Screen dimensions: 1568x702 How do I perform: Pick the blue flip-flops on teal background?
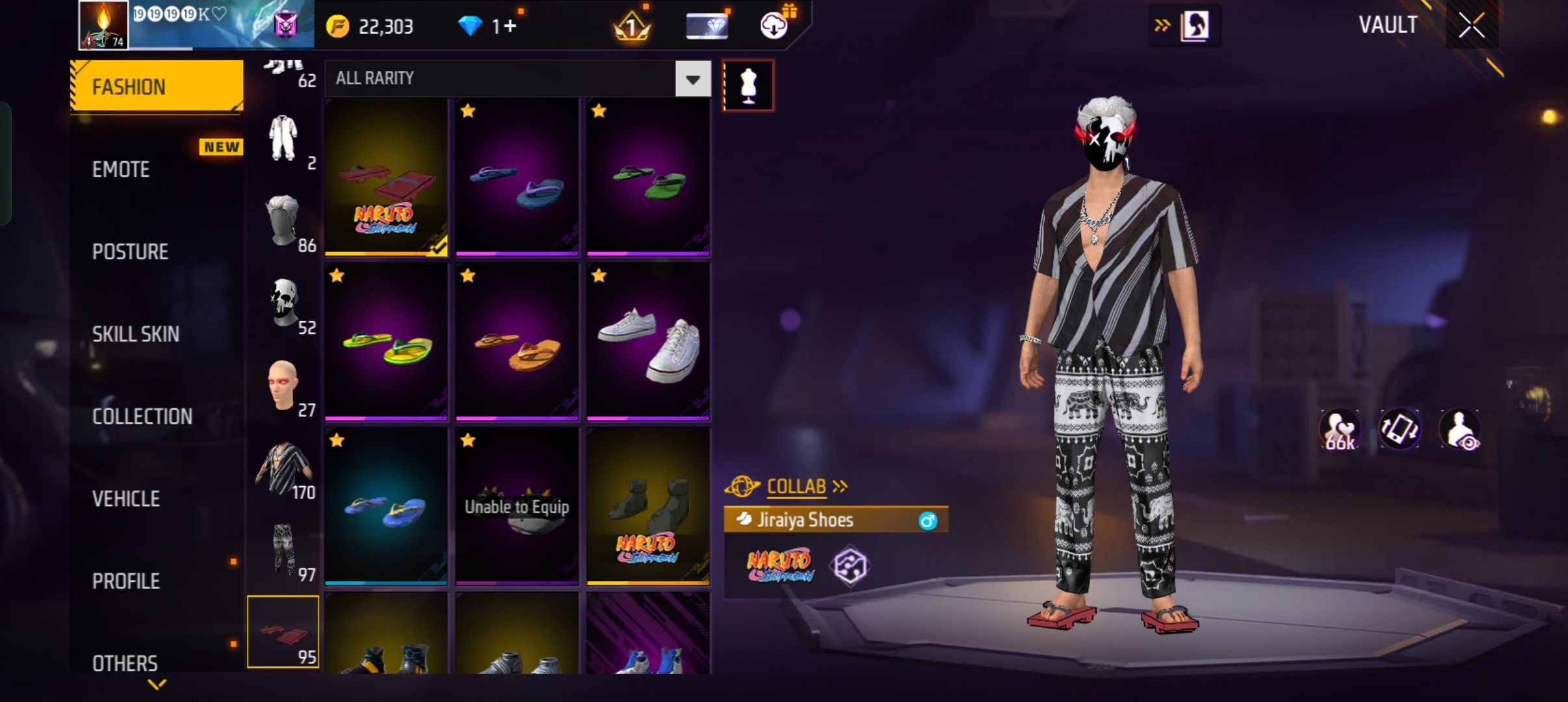click(386, 506)
